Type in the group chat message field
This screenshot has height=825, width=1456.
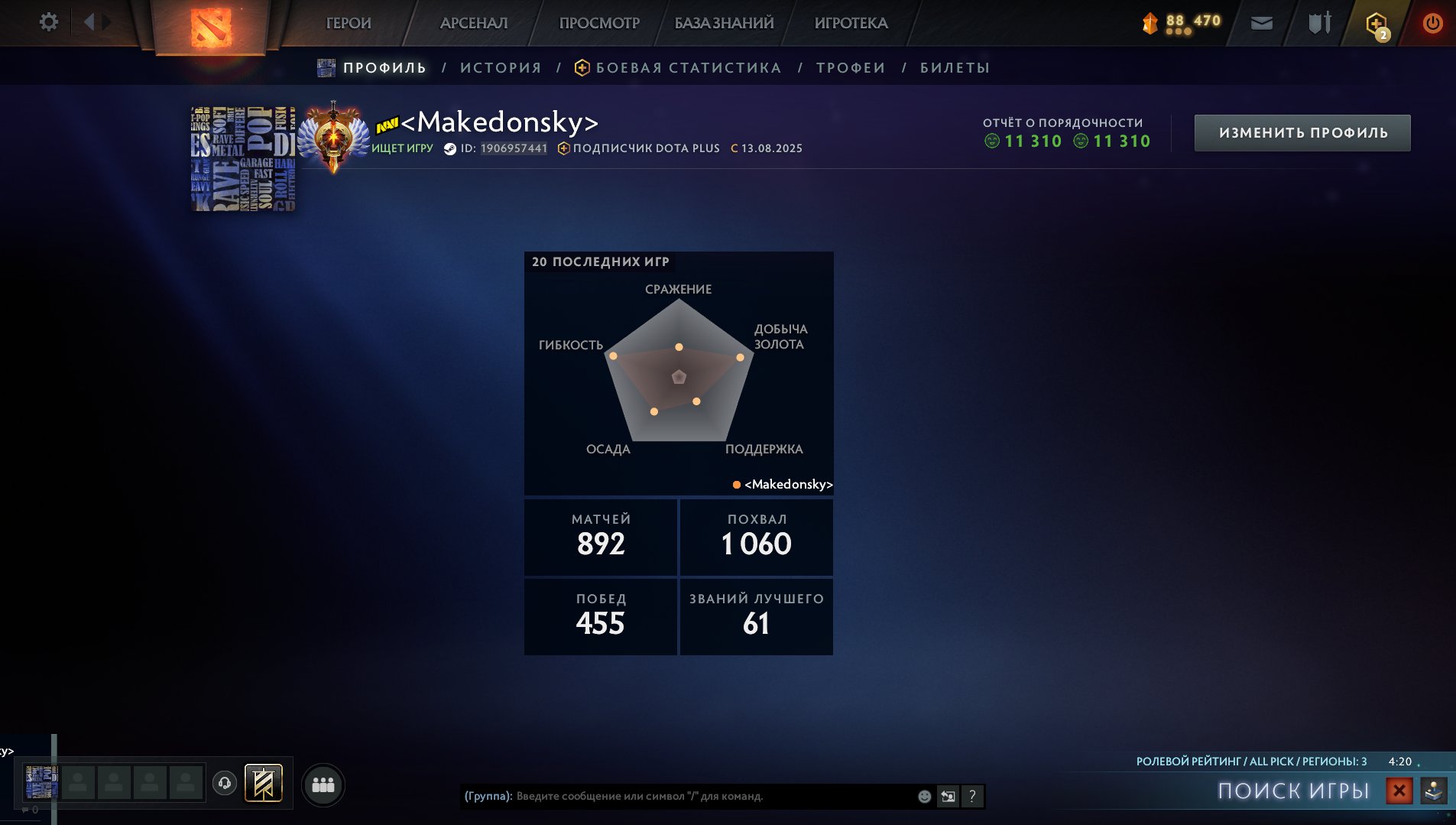pos(688,795)
